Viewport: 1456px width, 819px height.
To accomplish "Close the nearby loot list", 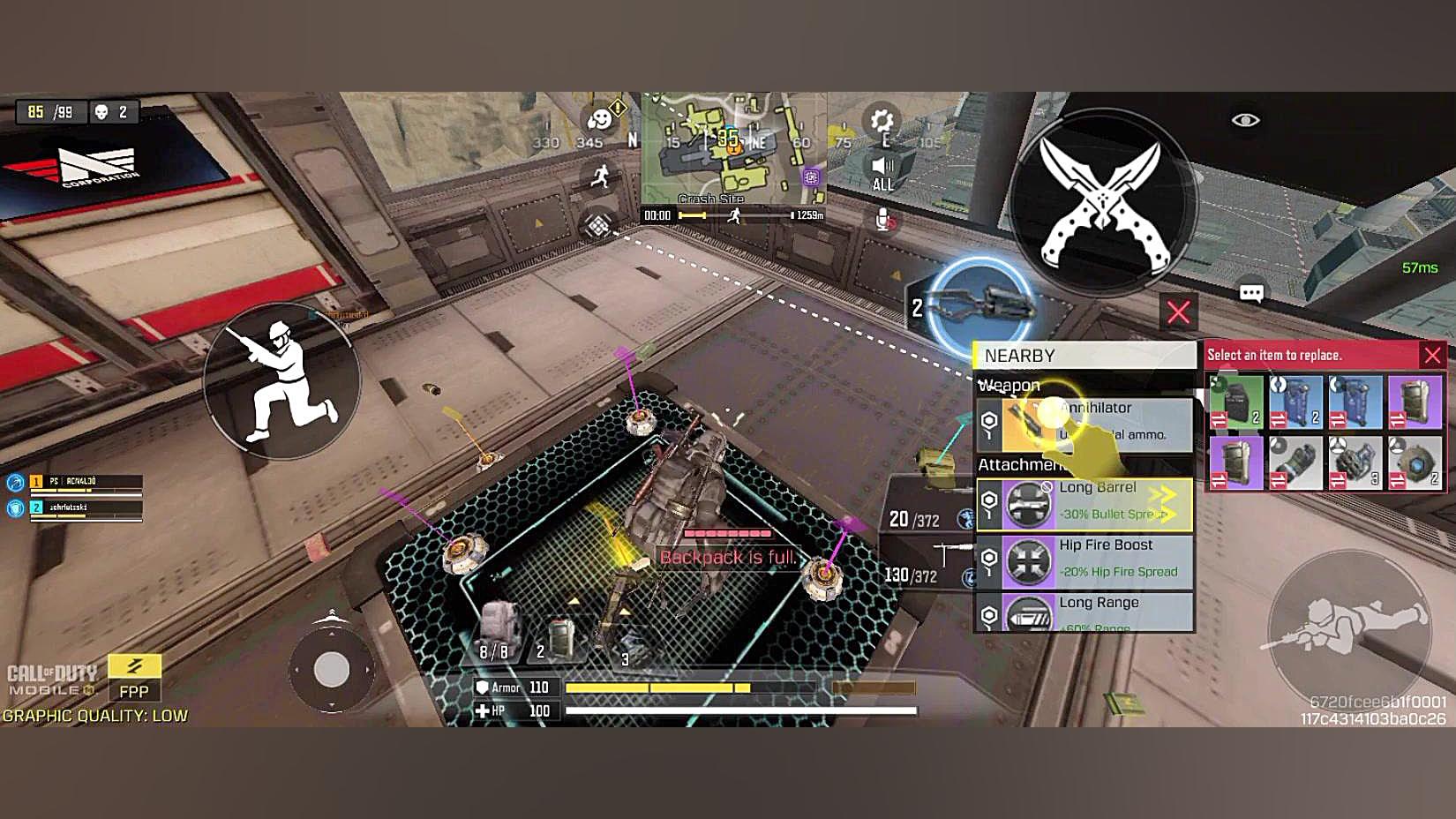I will point(1178,311).
